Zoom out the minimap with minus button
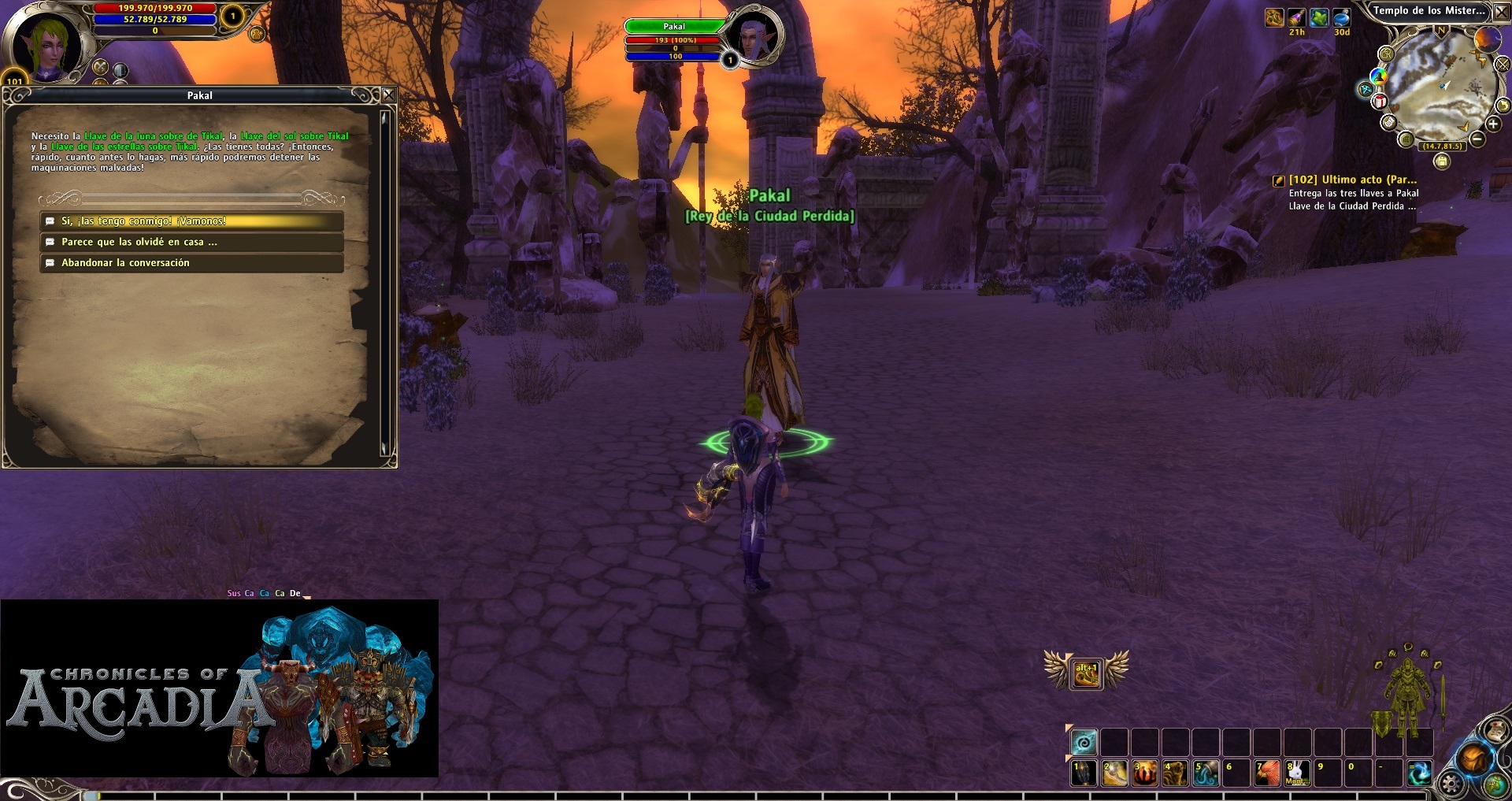Screen dimensions: 1512x801 [1477, 139]
